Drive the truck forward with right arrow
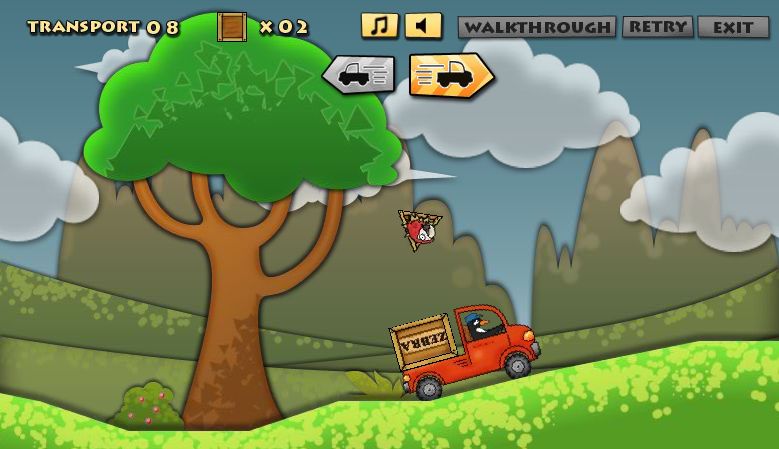Image resolution: width=779 pixels, height=449 pixels. 451,75
